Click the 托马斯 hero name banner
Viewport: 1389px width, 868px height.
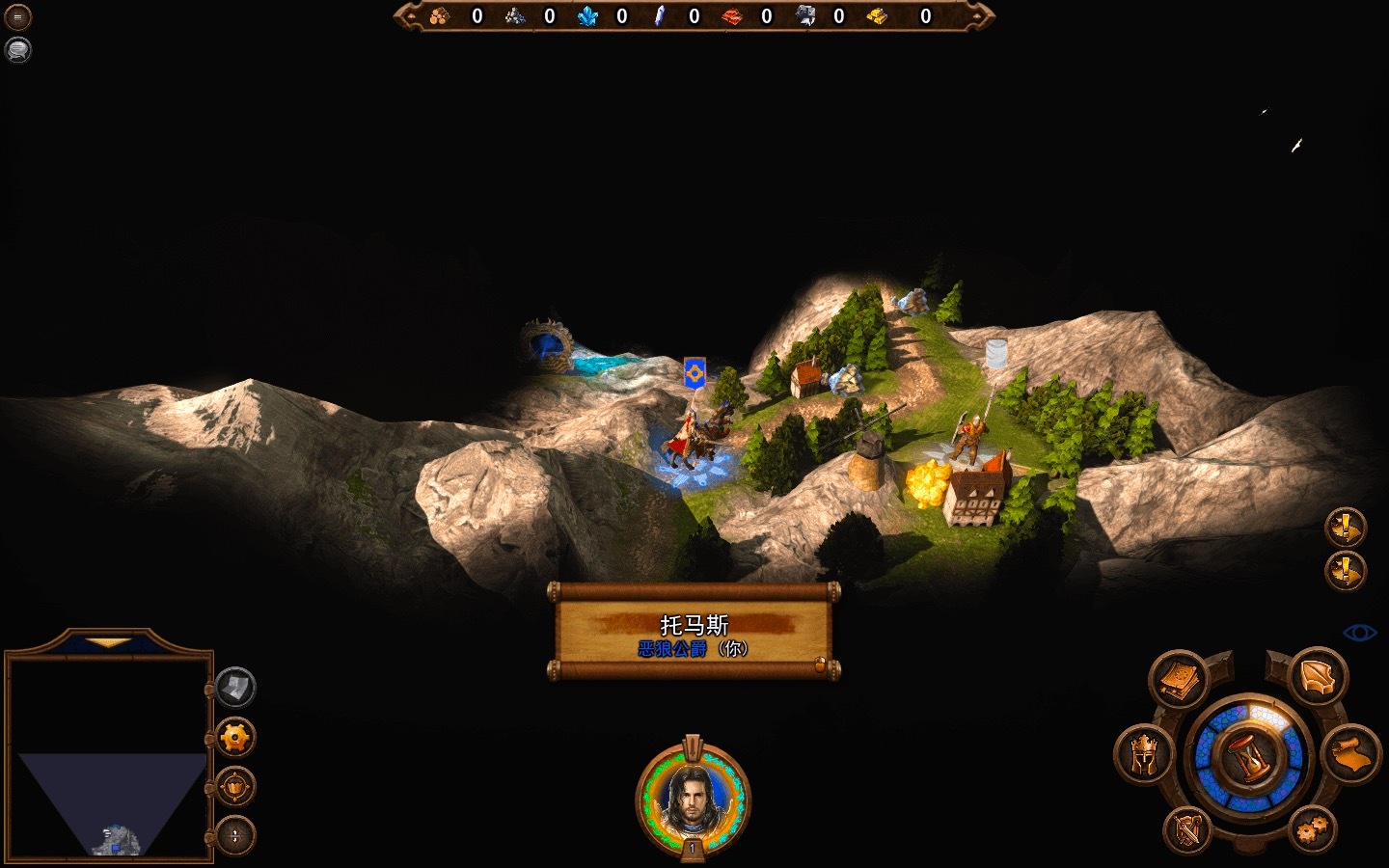tap(694, 633)
